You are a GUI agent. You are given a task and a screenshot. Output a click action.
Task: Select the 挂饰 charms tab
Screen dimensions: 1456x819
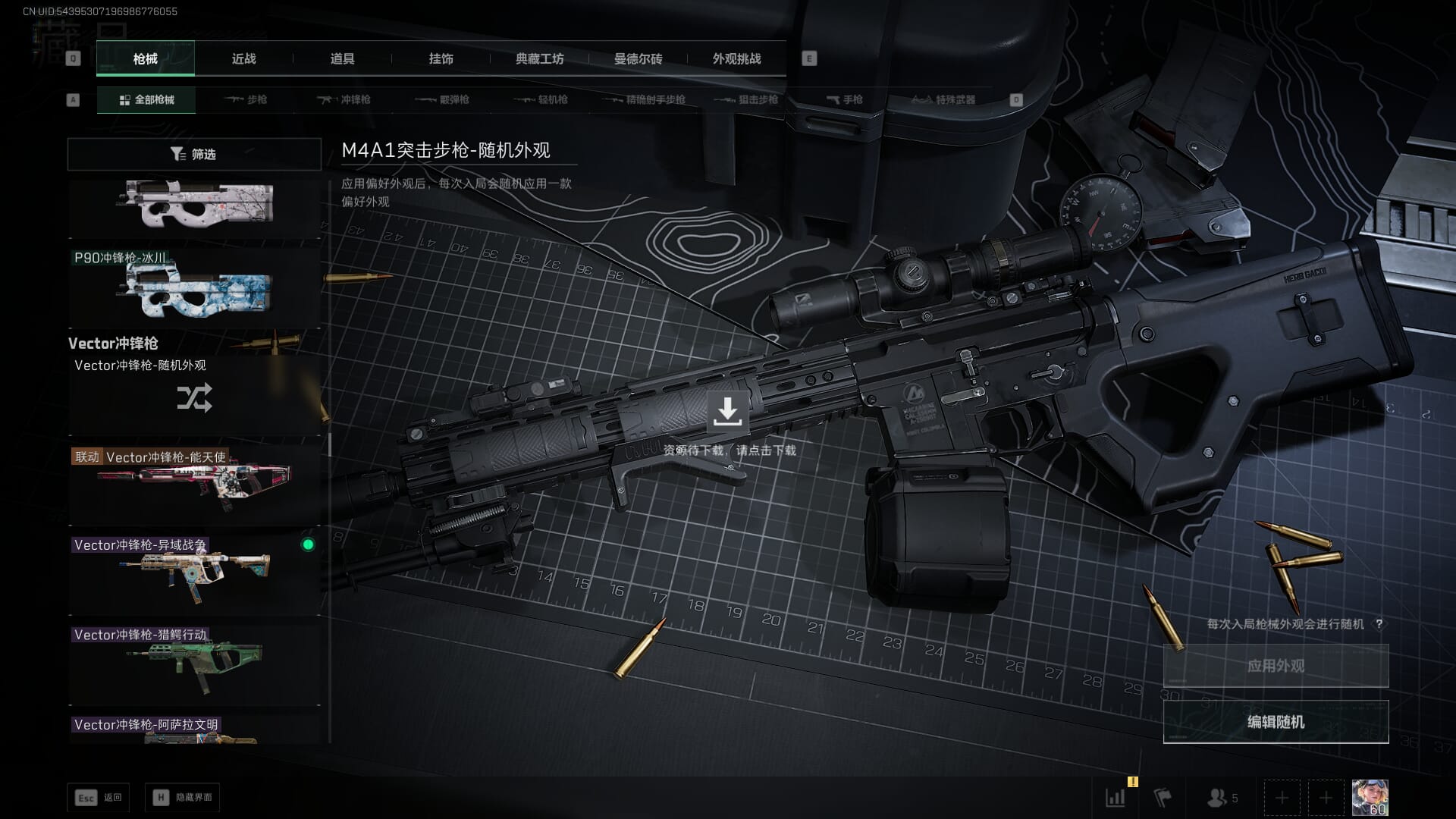pos(441,58)
